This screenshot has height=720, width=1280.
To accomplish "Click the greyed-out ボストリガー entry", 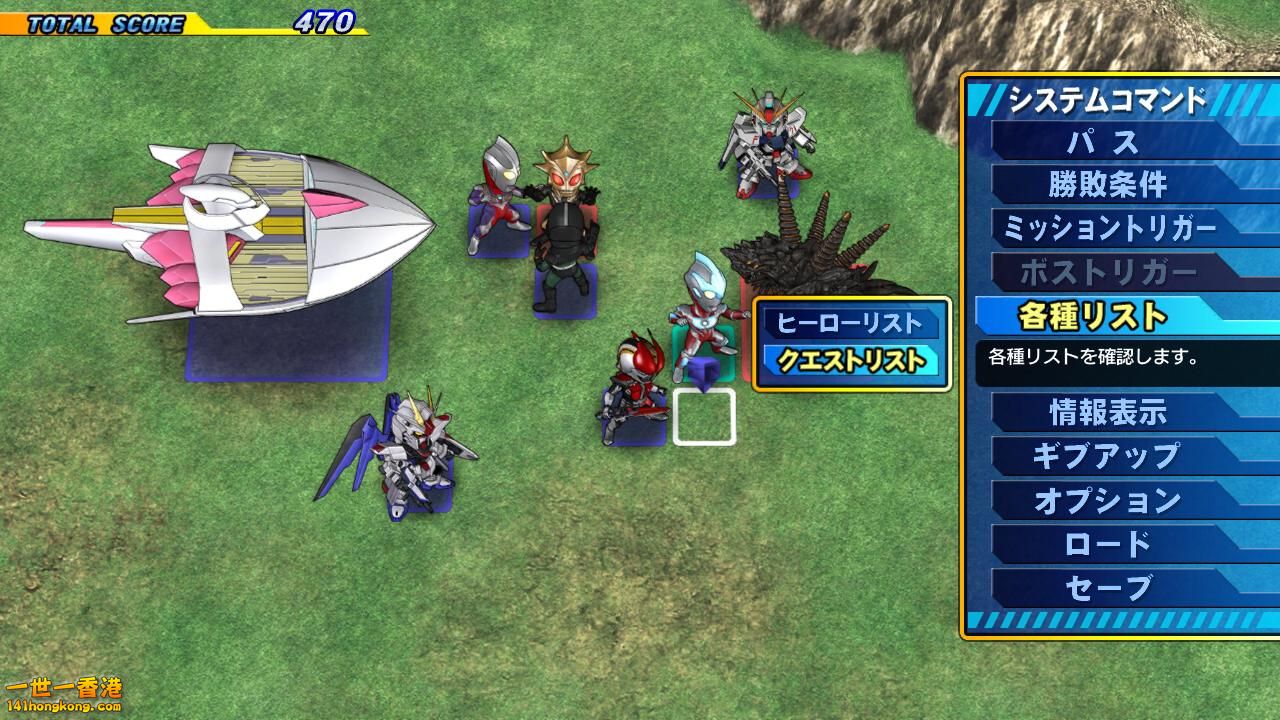I will 1107,272.
